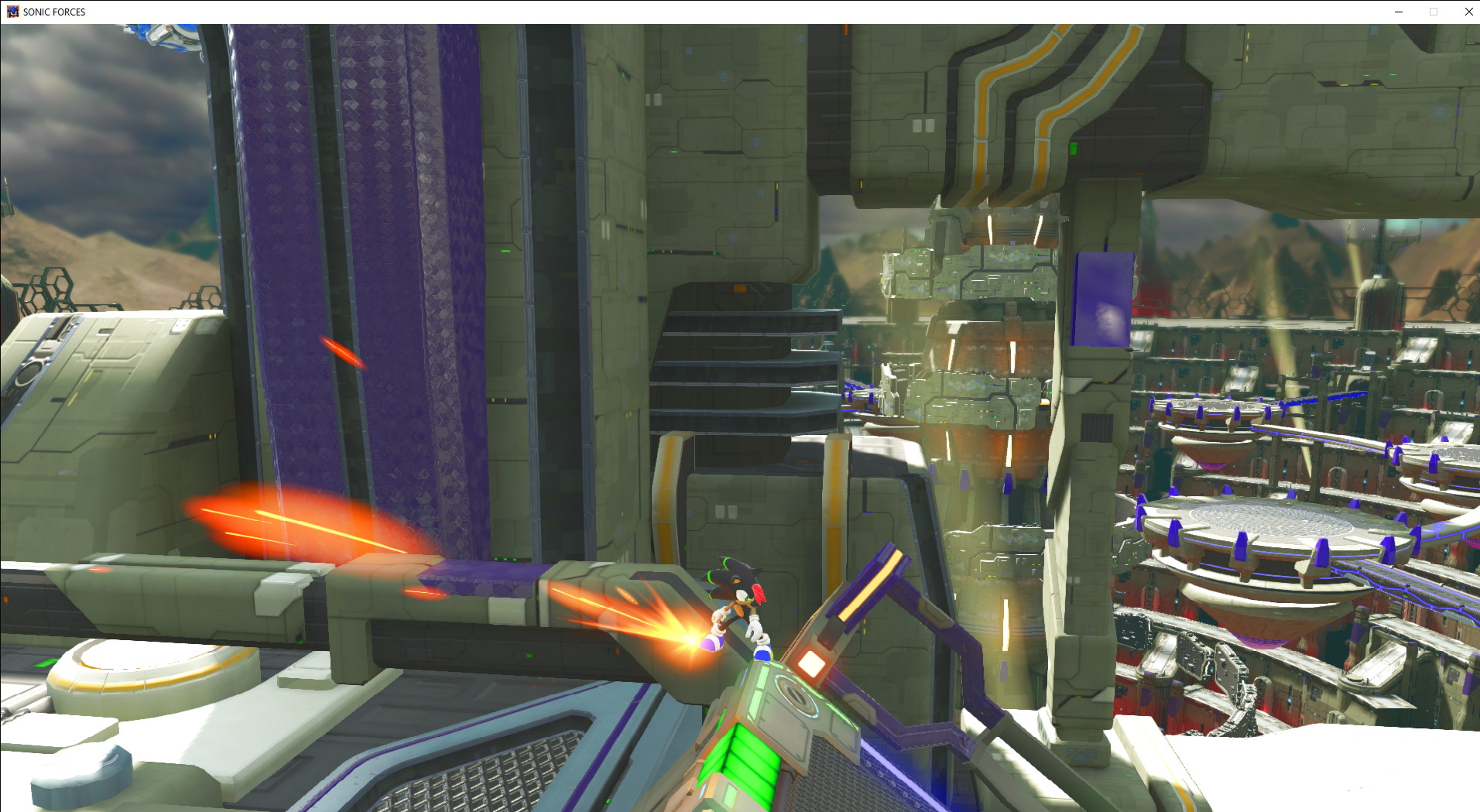This screenshot has height=812, width=1480.
Task: Maximize the SONIC FORCES window
Action: (1433, 12)
